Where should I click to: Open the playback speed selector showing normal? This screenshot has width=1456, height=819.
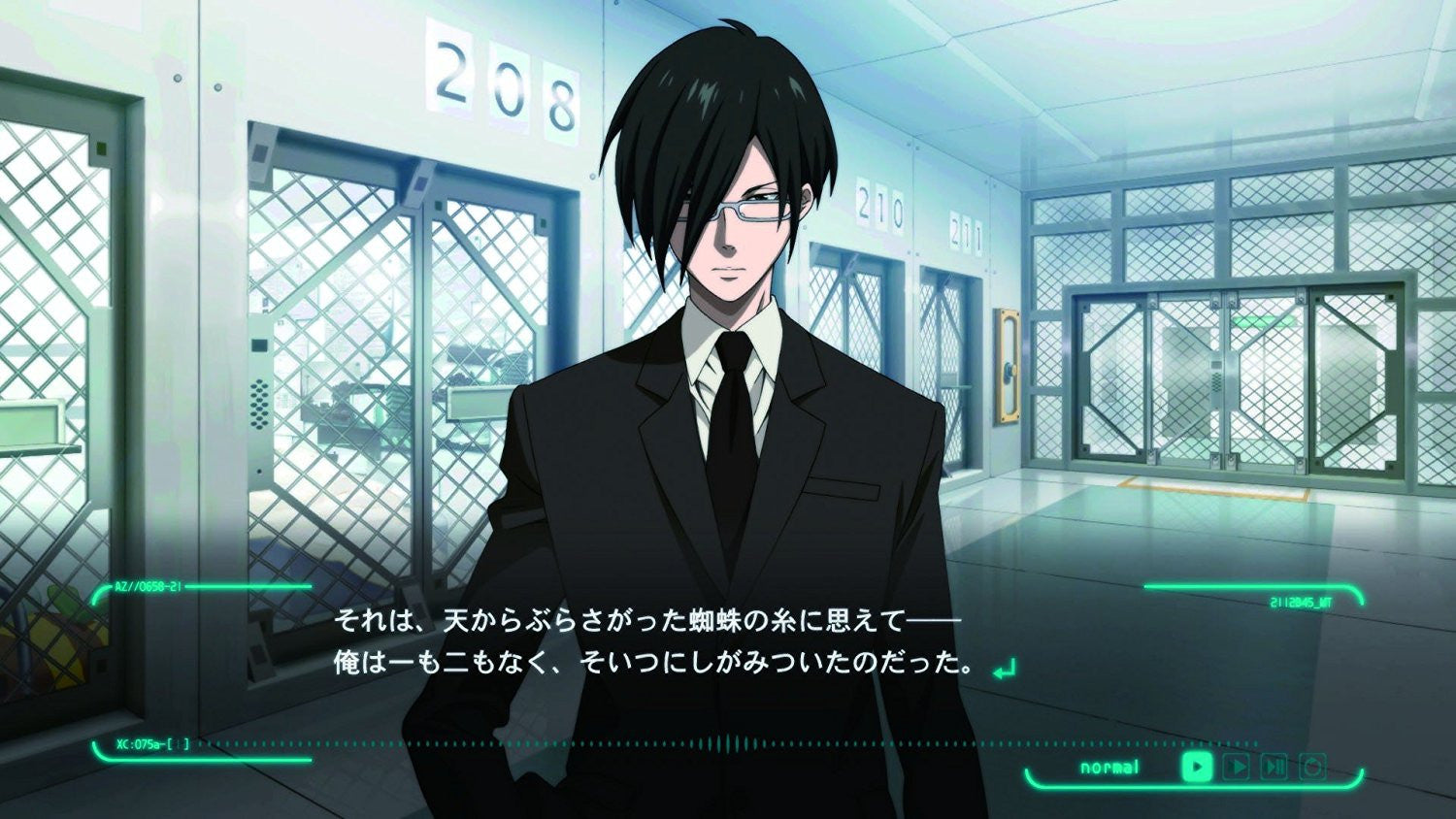click(1108, 767)
